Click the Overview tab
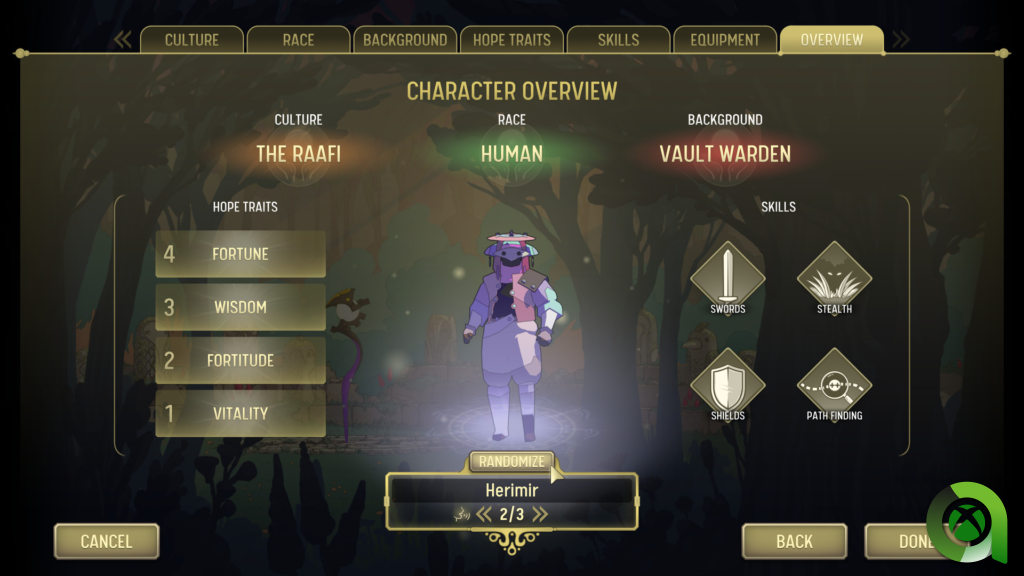Screen dimensions: 1024x576 (x=831, y=40)
